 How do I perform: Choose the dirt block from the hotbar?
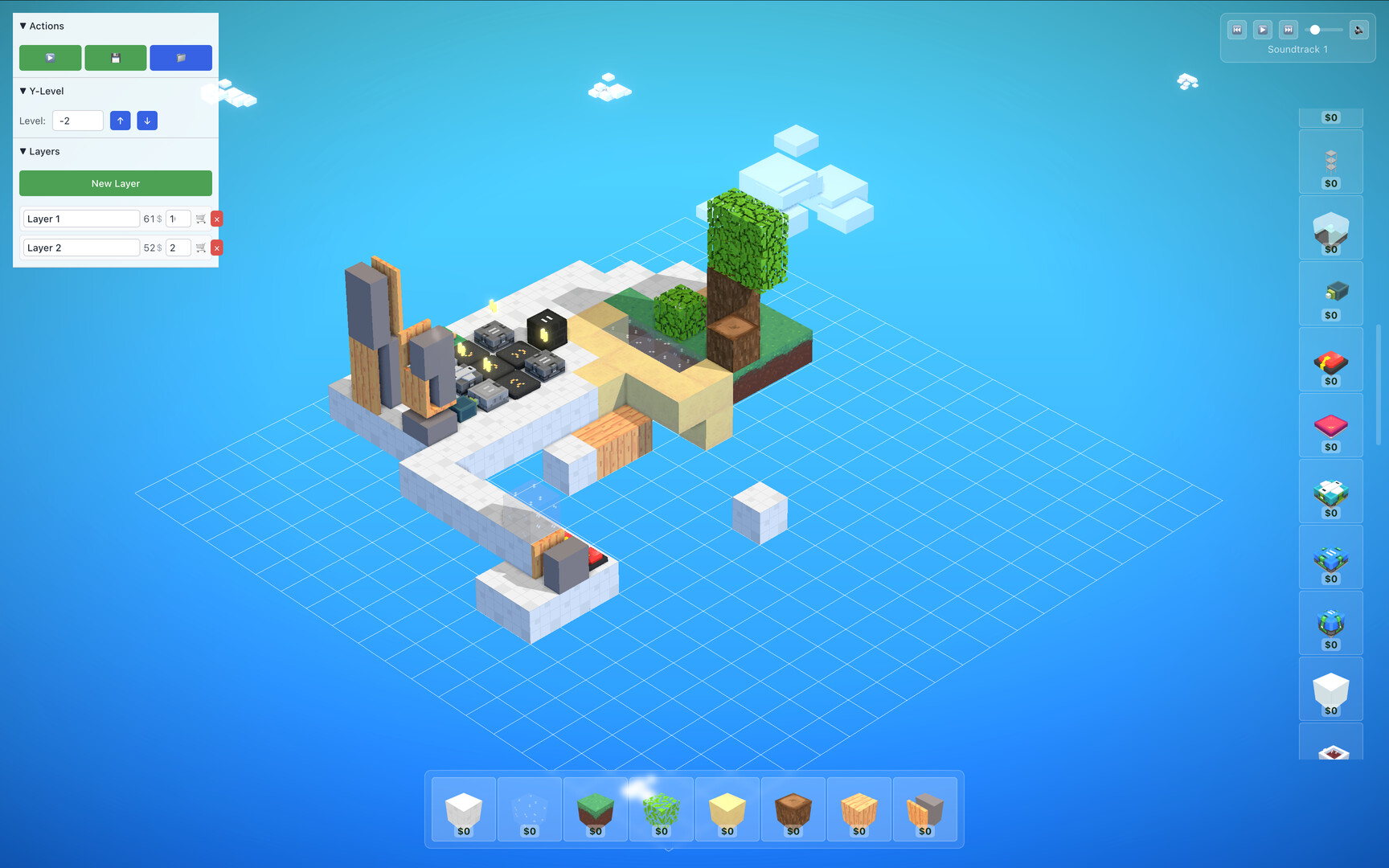pyautogui.click(x=793, y=809)
